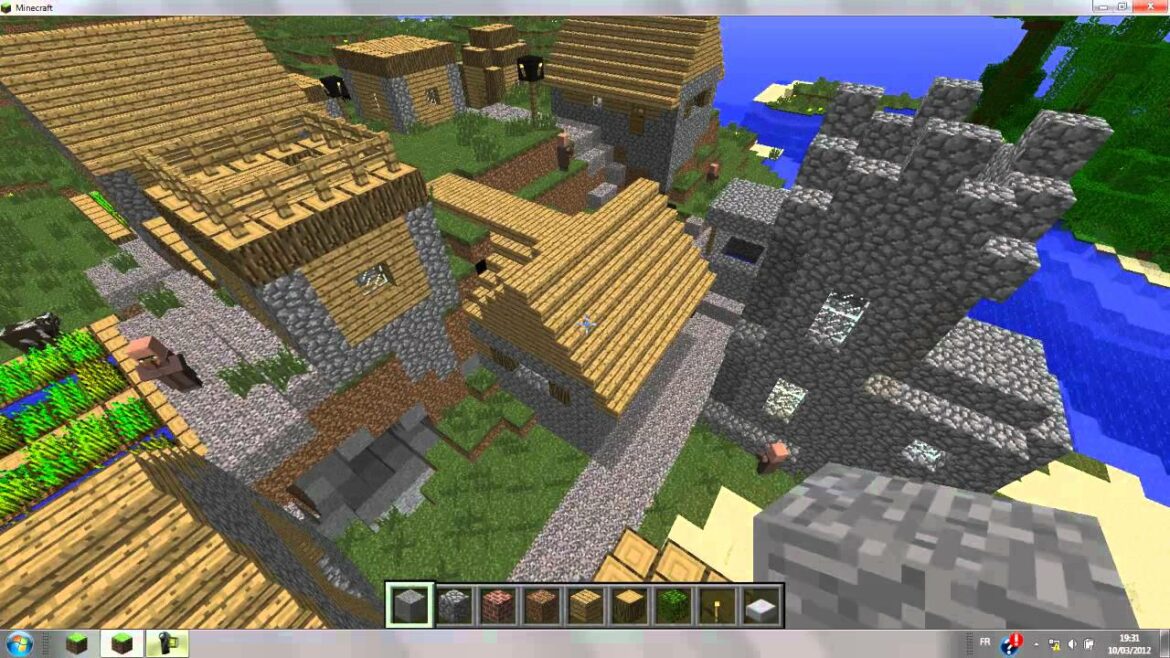Choose the oak log hotbar slot
Image resolution: width=1170 pixels, height=658 pixels.
coord(628,605)
